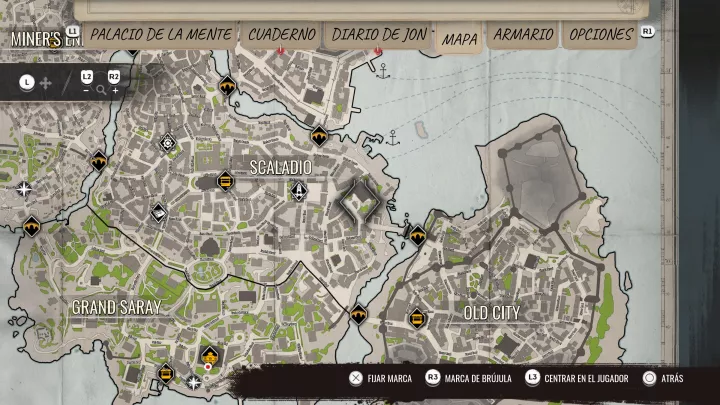Image resolution: width=720 pixels, height=405 pixels.
Task: Pick the newspaper marker on the map
Action: [158, 212]
